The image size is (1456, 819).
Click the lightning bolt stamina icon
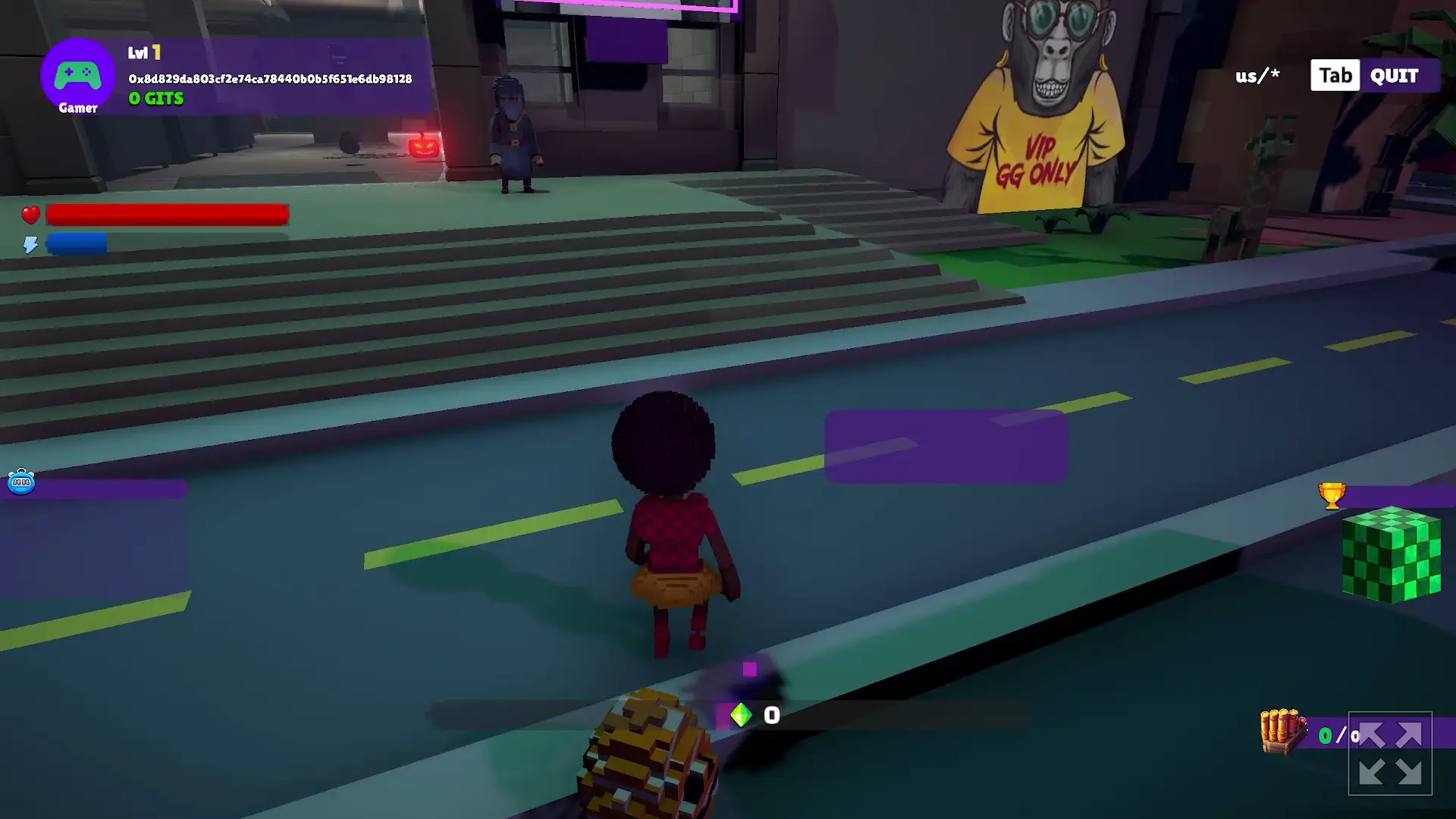coord(30,244)
